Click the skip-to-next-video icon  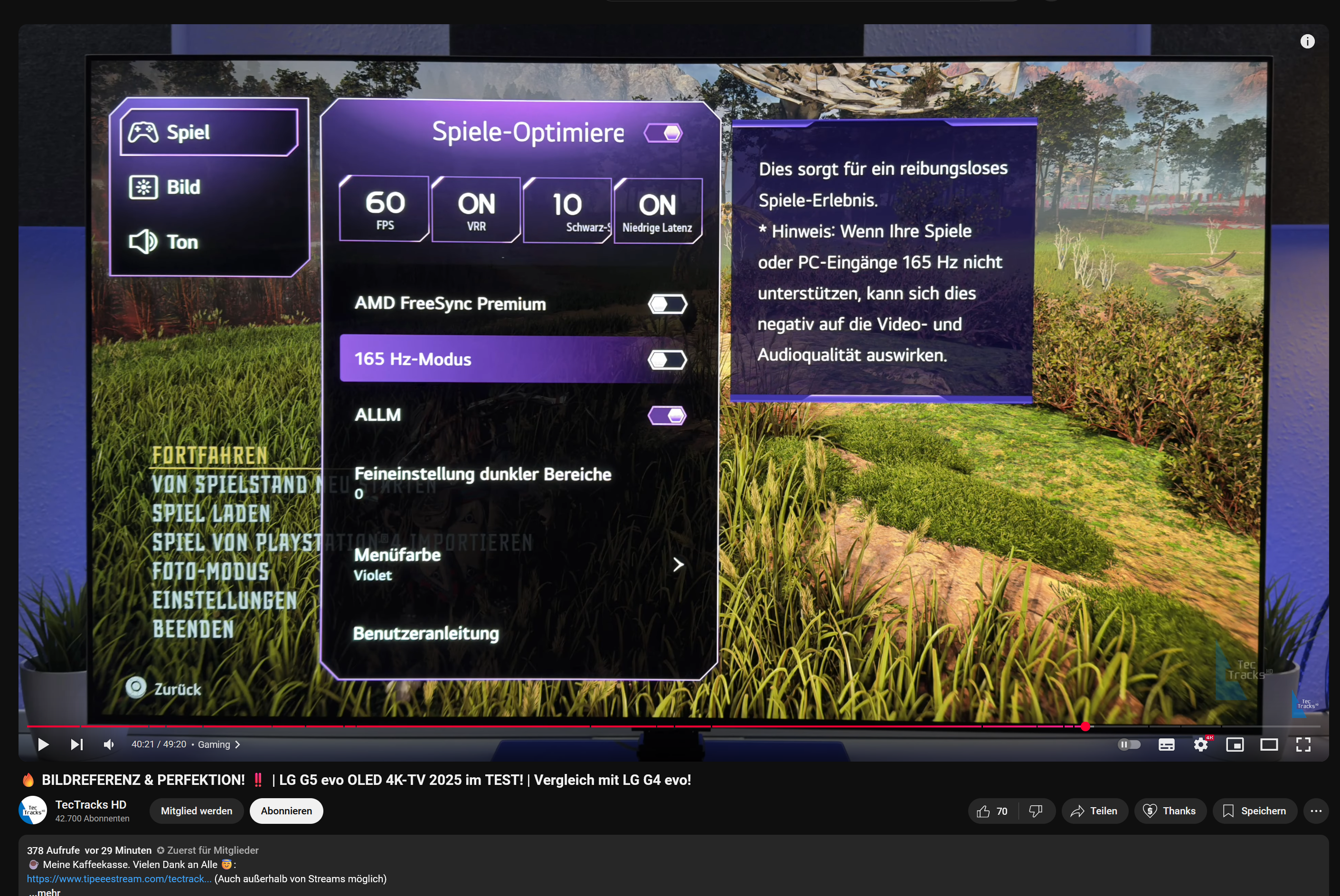(x=76, y=744)
